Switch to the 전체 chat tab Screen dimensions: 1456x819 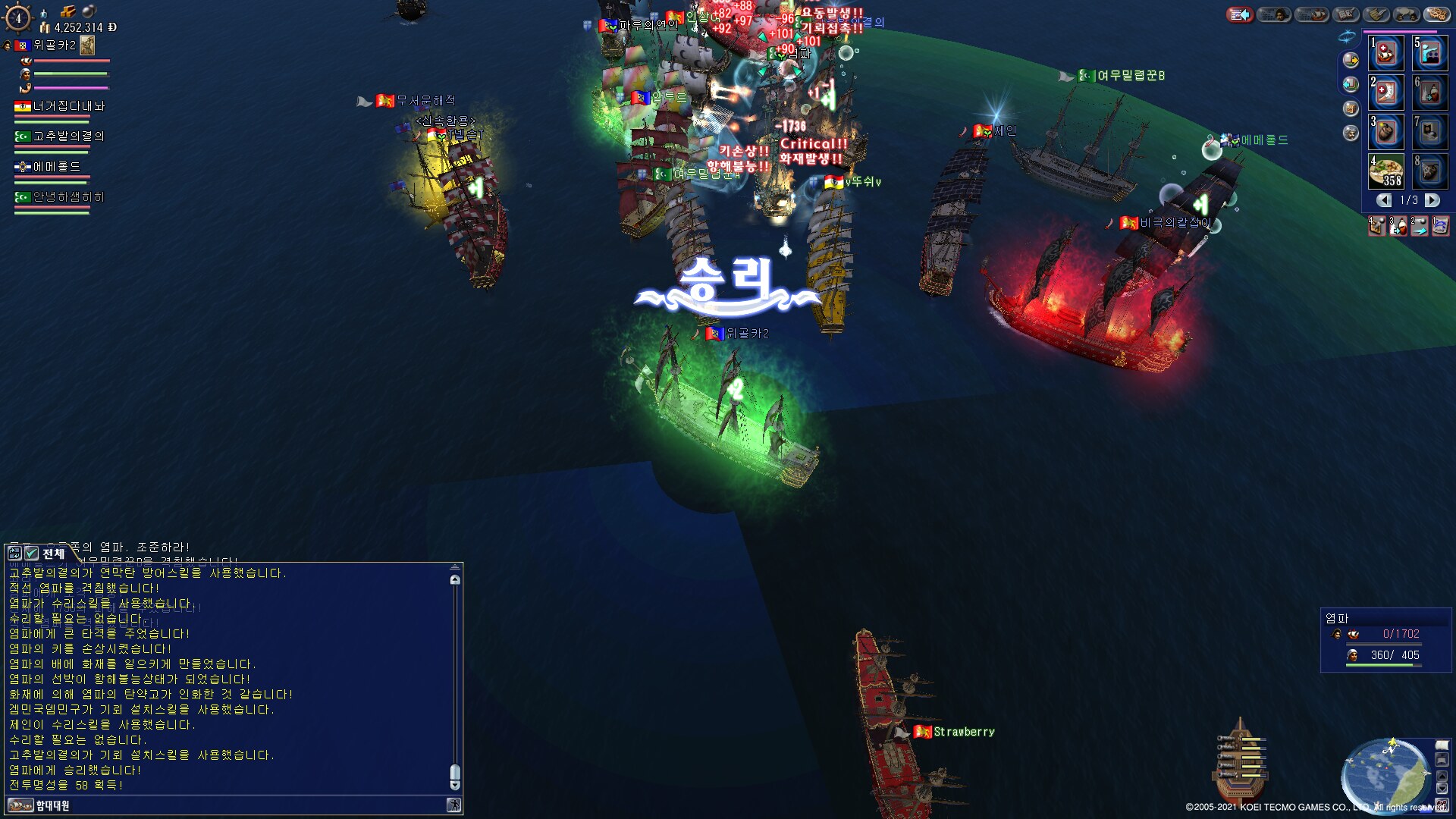(x=53, y=554)
